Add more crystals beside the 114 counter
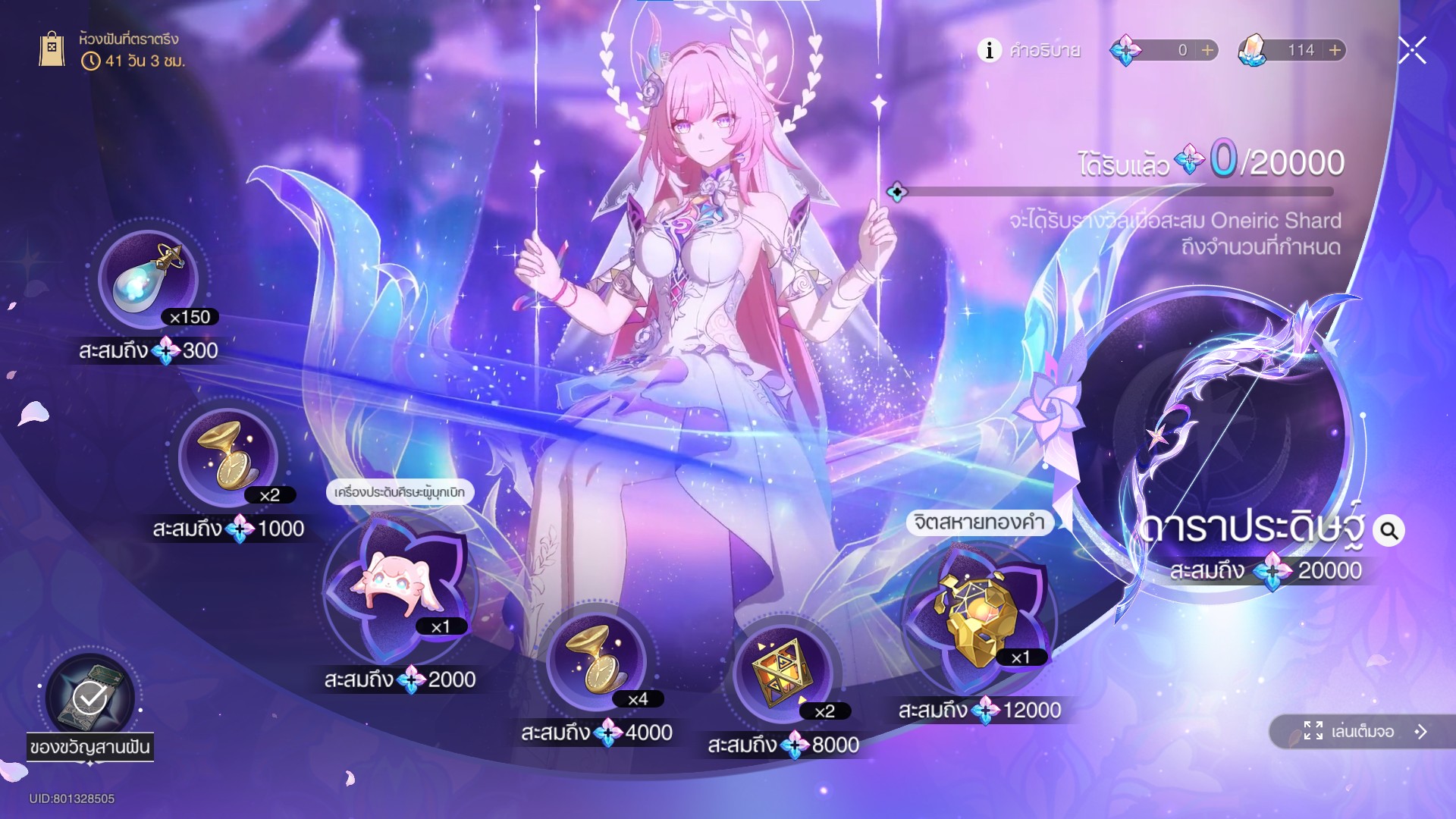1456x819 pixels. pyautogui.click(x=1335, y=50)
